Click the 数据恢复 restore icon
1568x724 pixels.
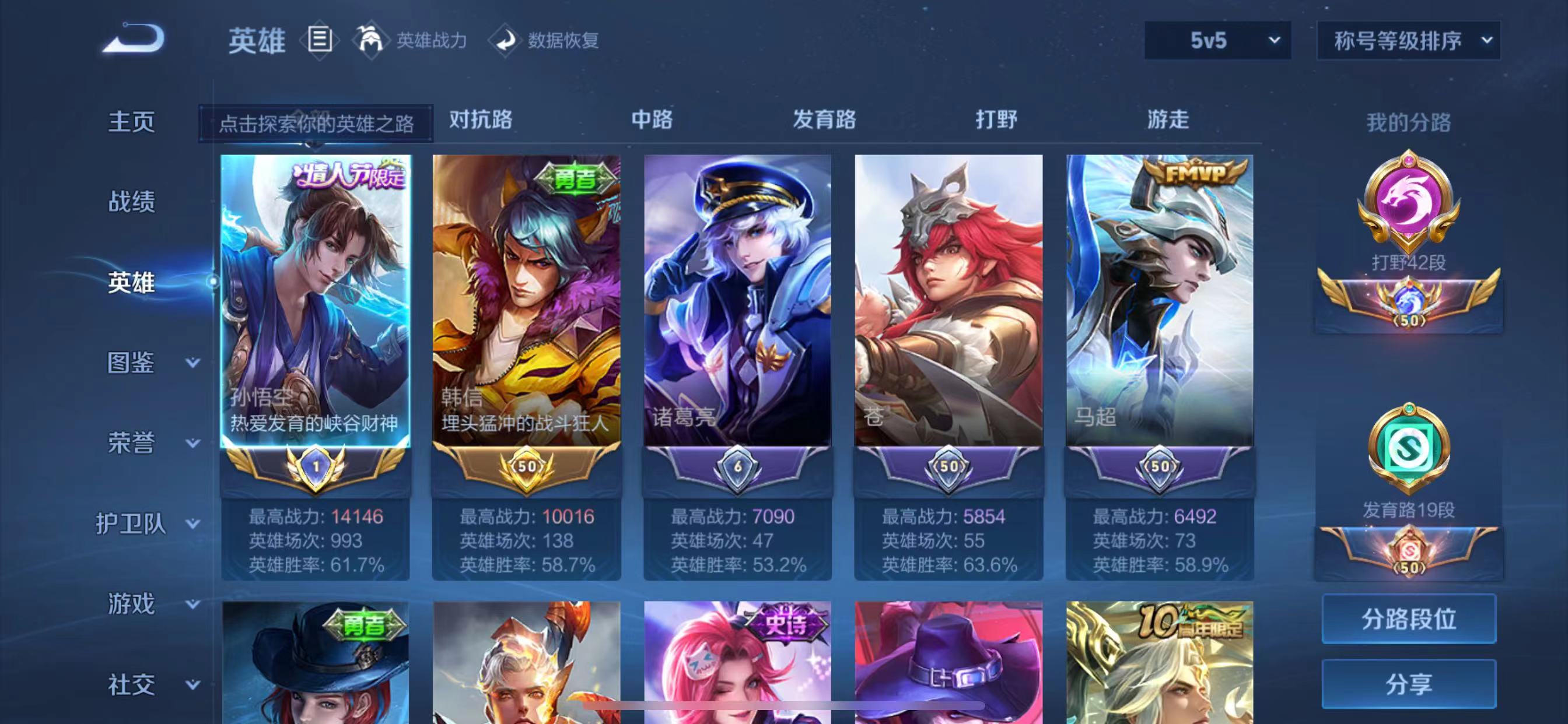coord(506,40)
